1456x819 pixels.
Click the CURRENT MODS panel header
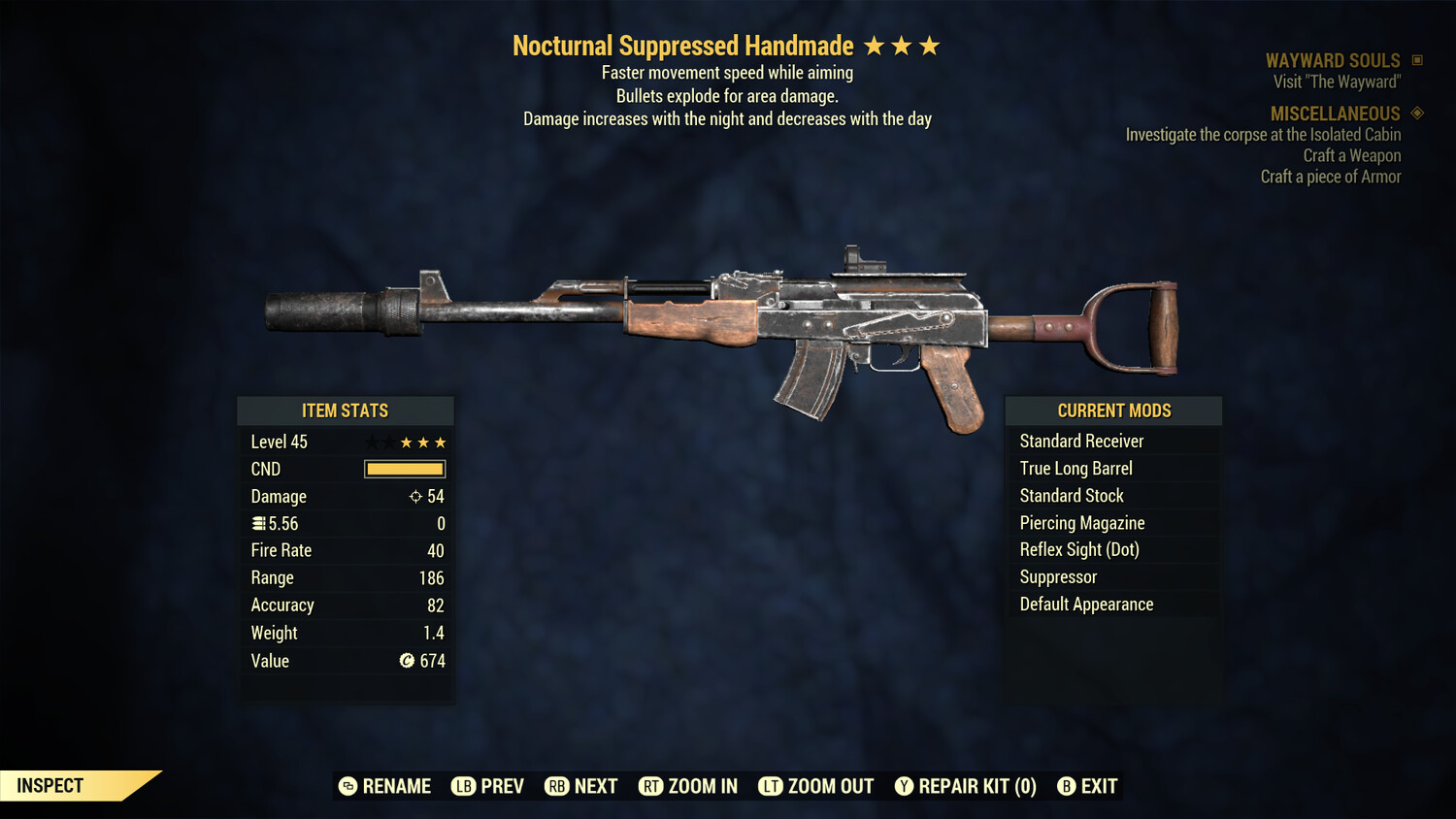coord(1112,410)
